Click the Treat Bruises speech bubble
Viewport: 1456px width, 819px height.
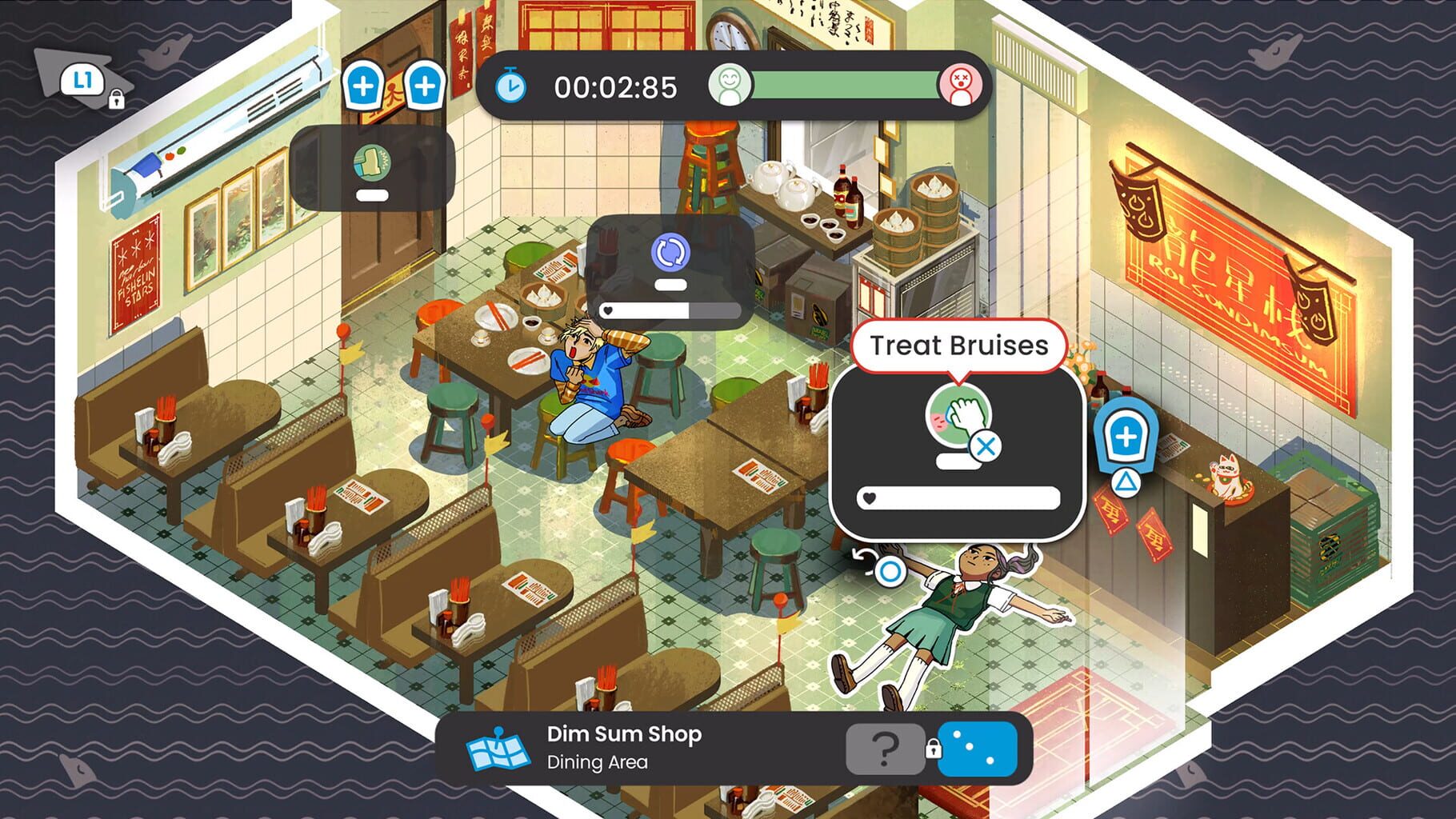tap(959, 346)
